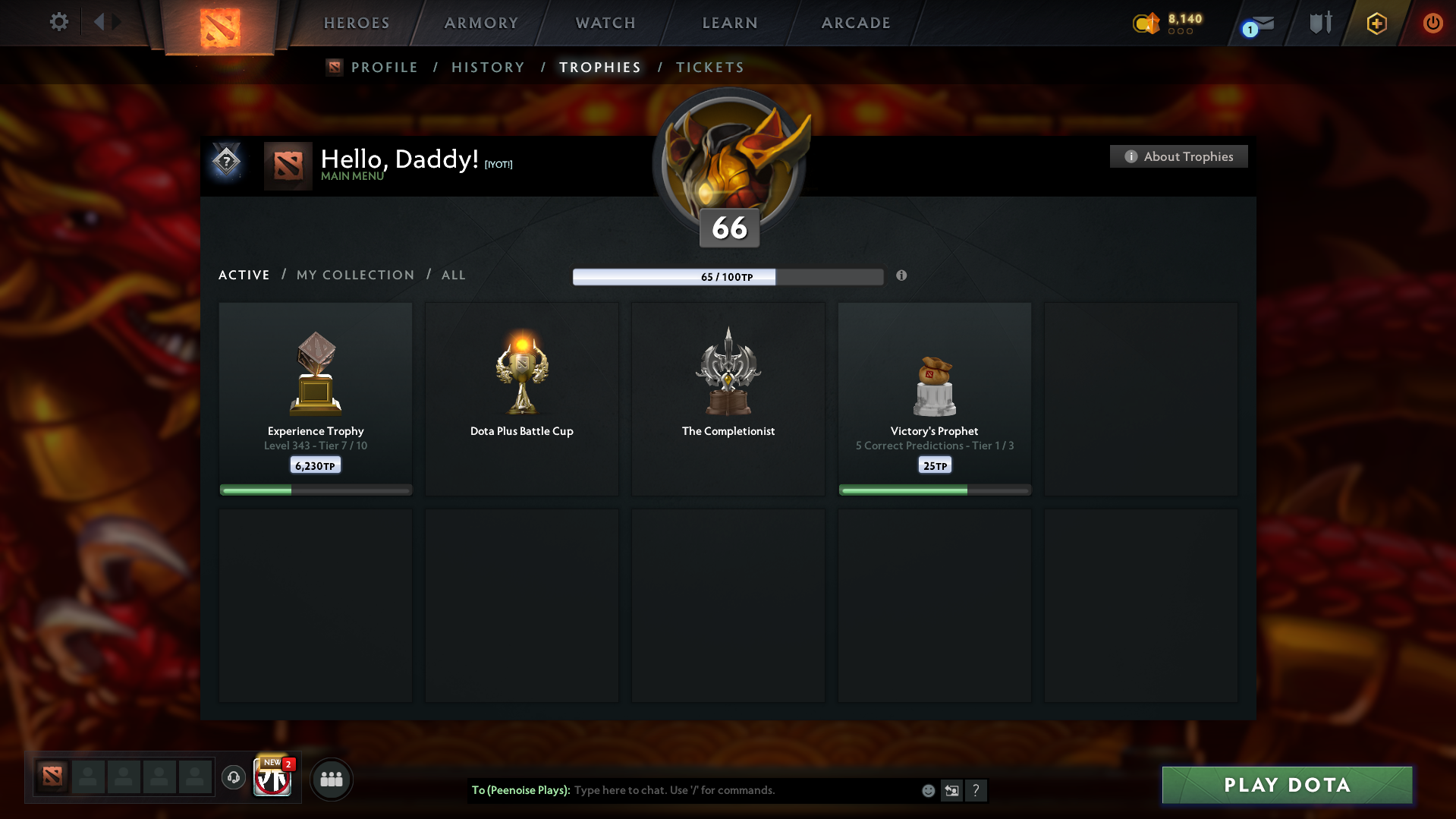Open the Learn section
Viewport: 1456px width, 819px height.
[x=730, y=23]
